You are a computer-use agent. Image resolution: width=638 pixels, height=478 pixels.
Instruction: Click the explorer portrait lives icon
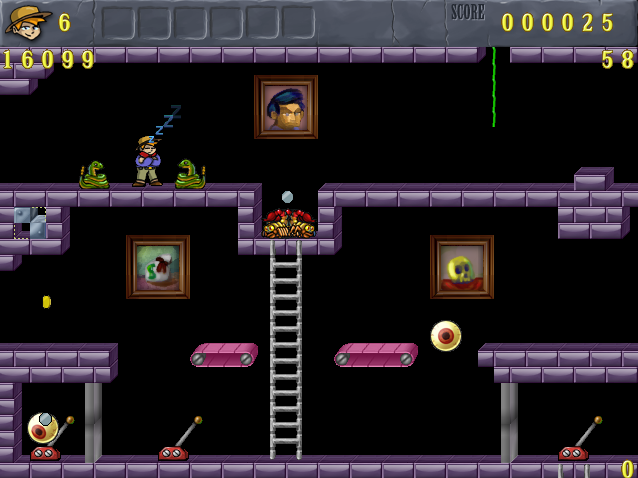tap(27, 21)
